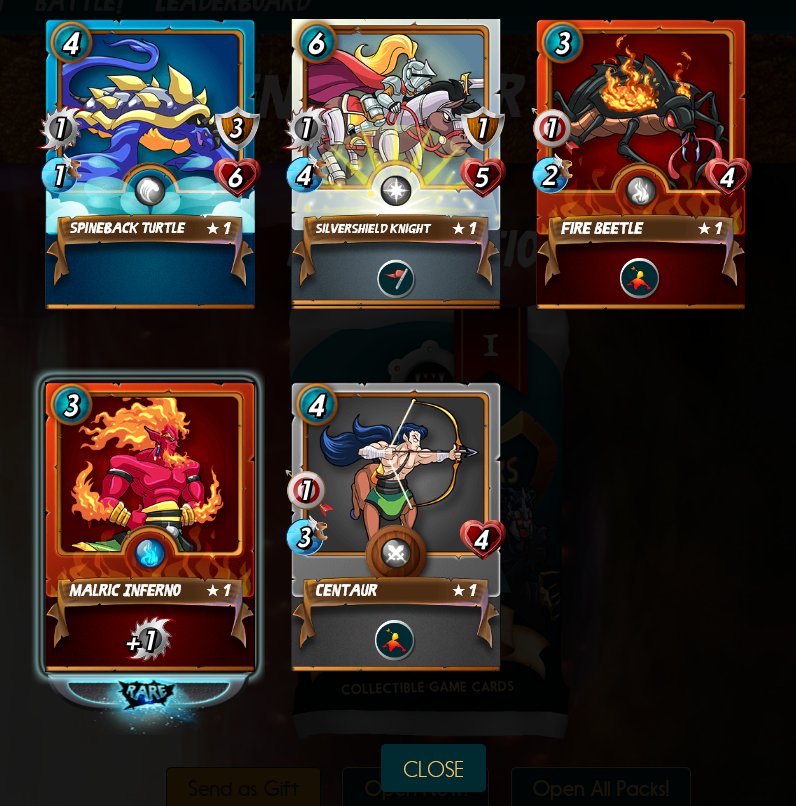
Task: Click the dimmed Send as Gift button
Action: click(x=243, y=789)
